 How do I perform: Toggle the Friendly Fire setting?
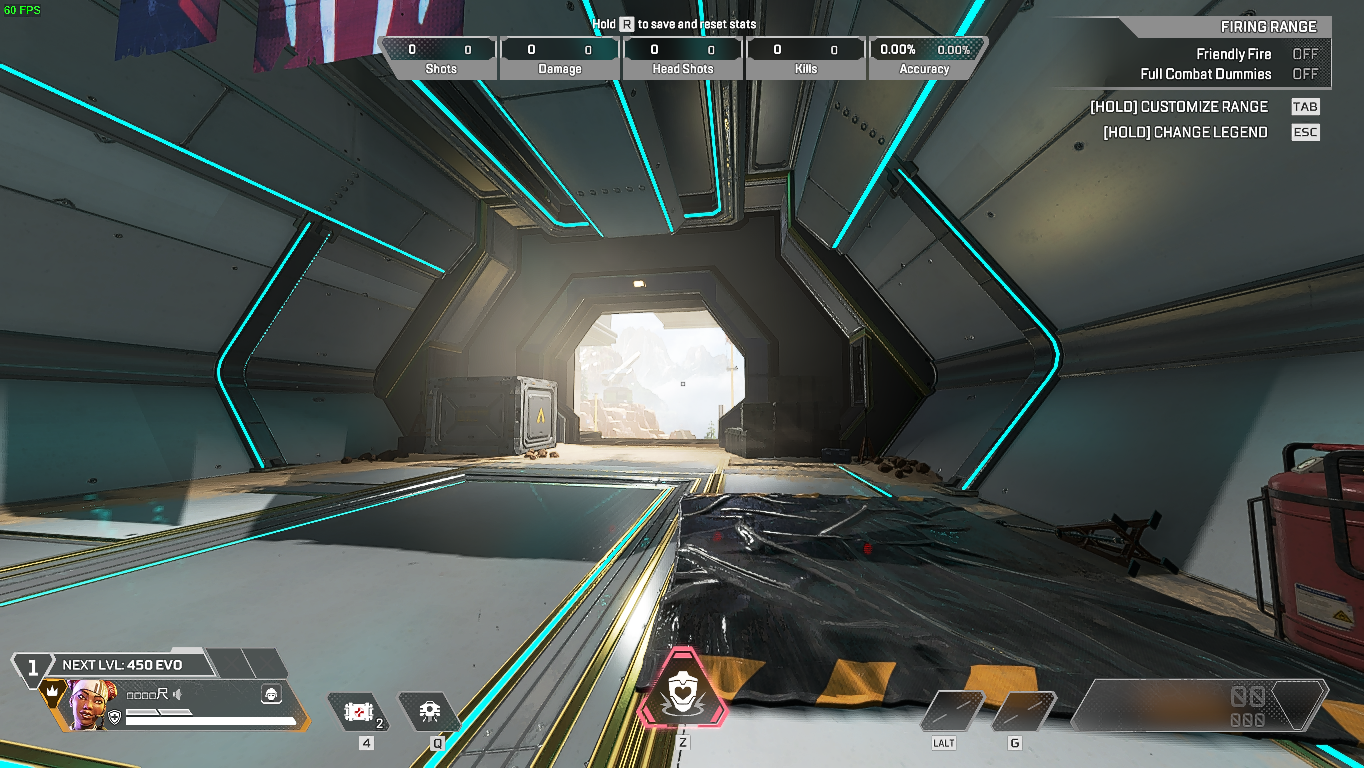click(1304, 54)
